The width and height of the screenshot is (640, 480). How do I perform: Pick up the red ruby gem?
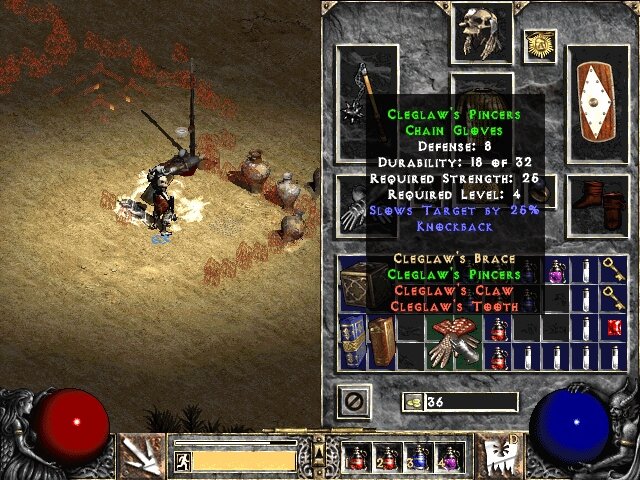coord(615,328)
